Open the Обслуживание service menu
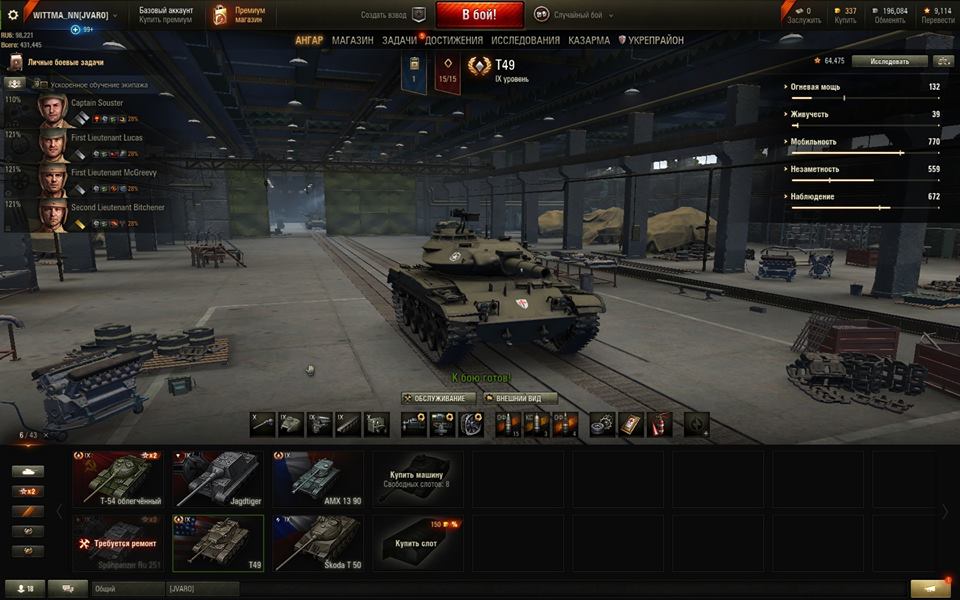This screenshot has height=600, width=960. click(x=439, y=398)
